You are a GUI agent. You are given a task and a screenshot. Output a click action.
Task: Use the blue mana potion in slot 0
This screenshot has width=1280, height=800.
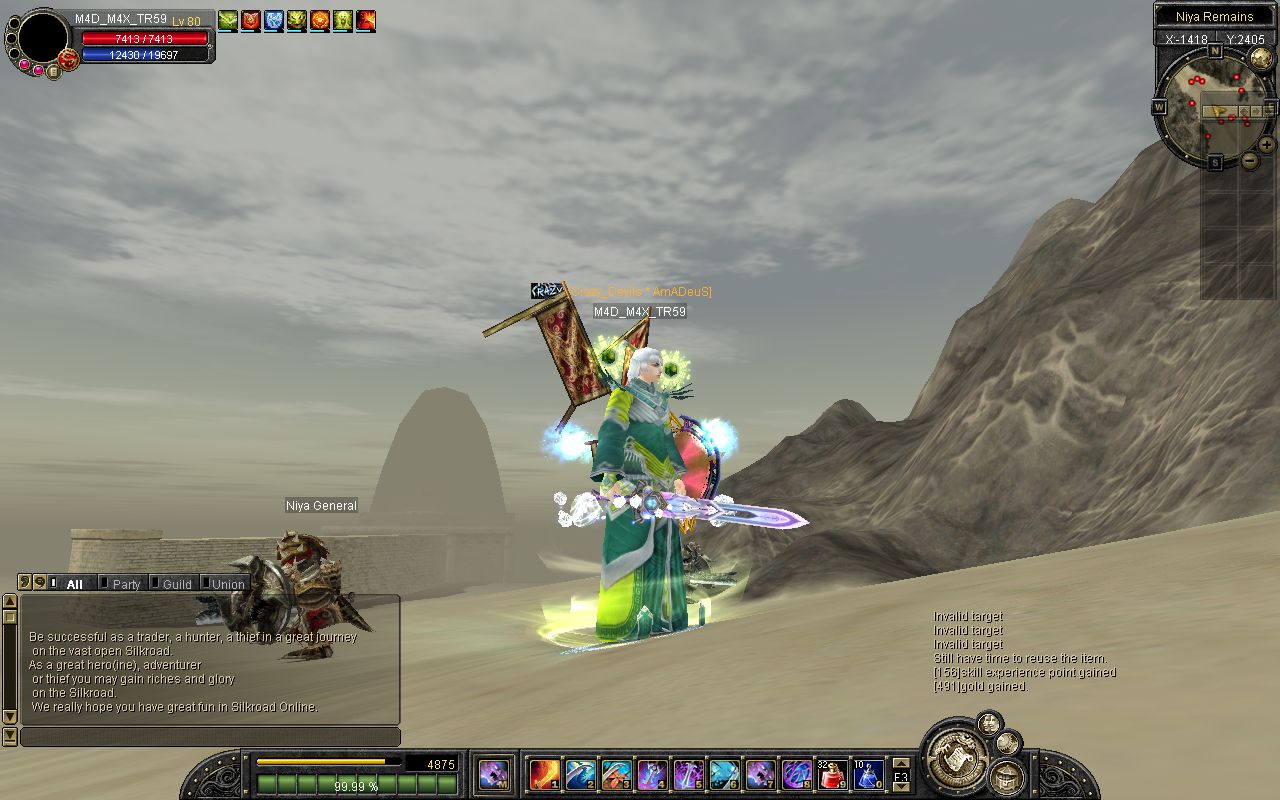point(868,774)
